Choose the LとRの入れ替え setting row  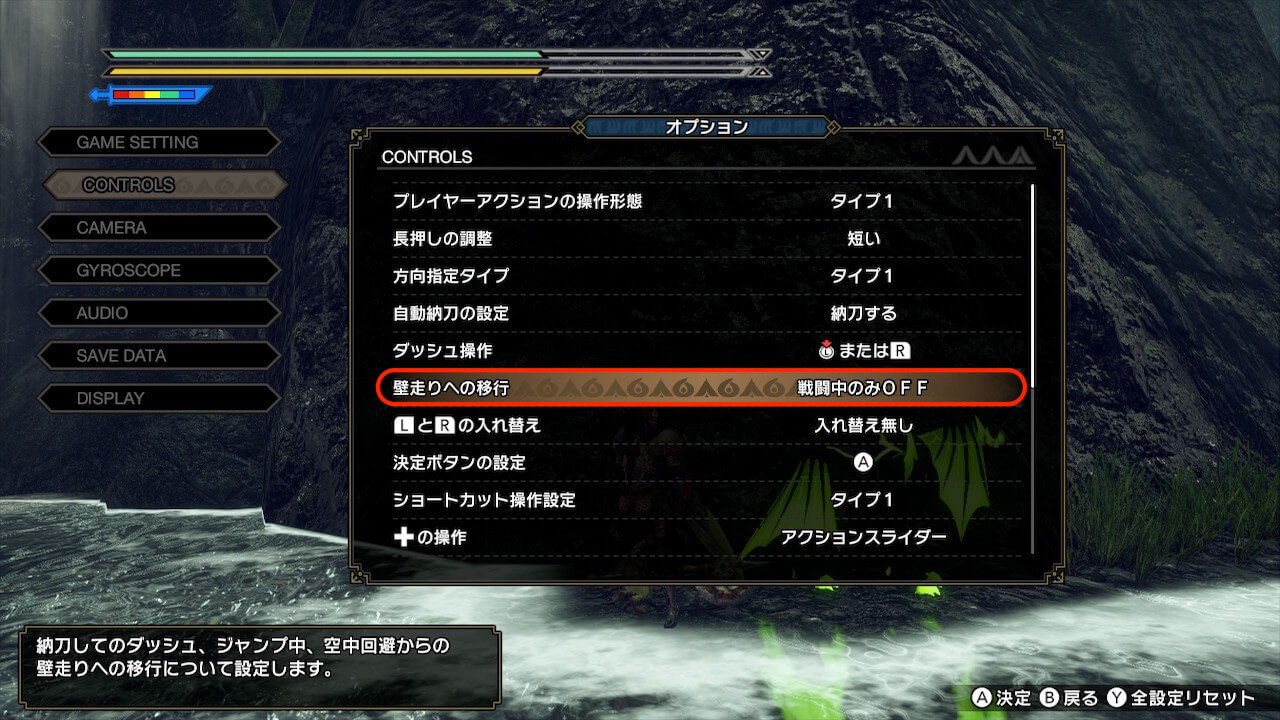pos(700,425)
